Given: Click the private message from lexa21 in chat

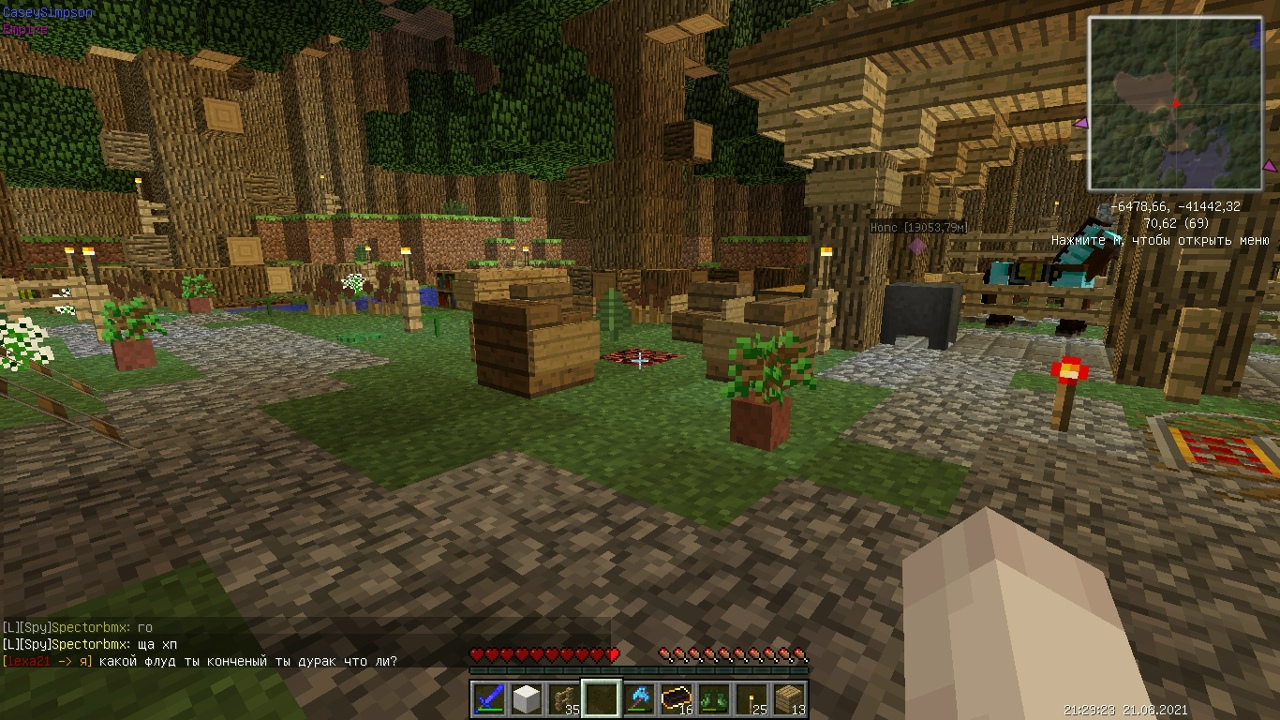Looking at the screenshot, I should pos(200,661).
